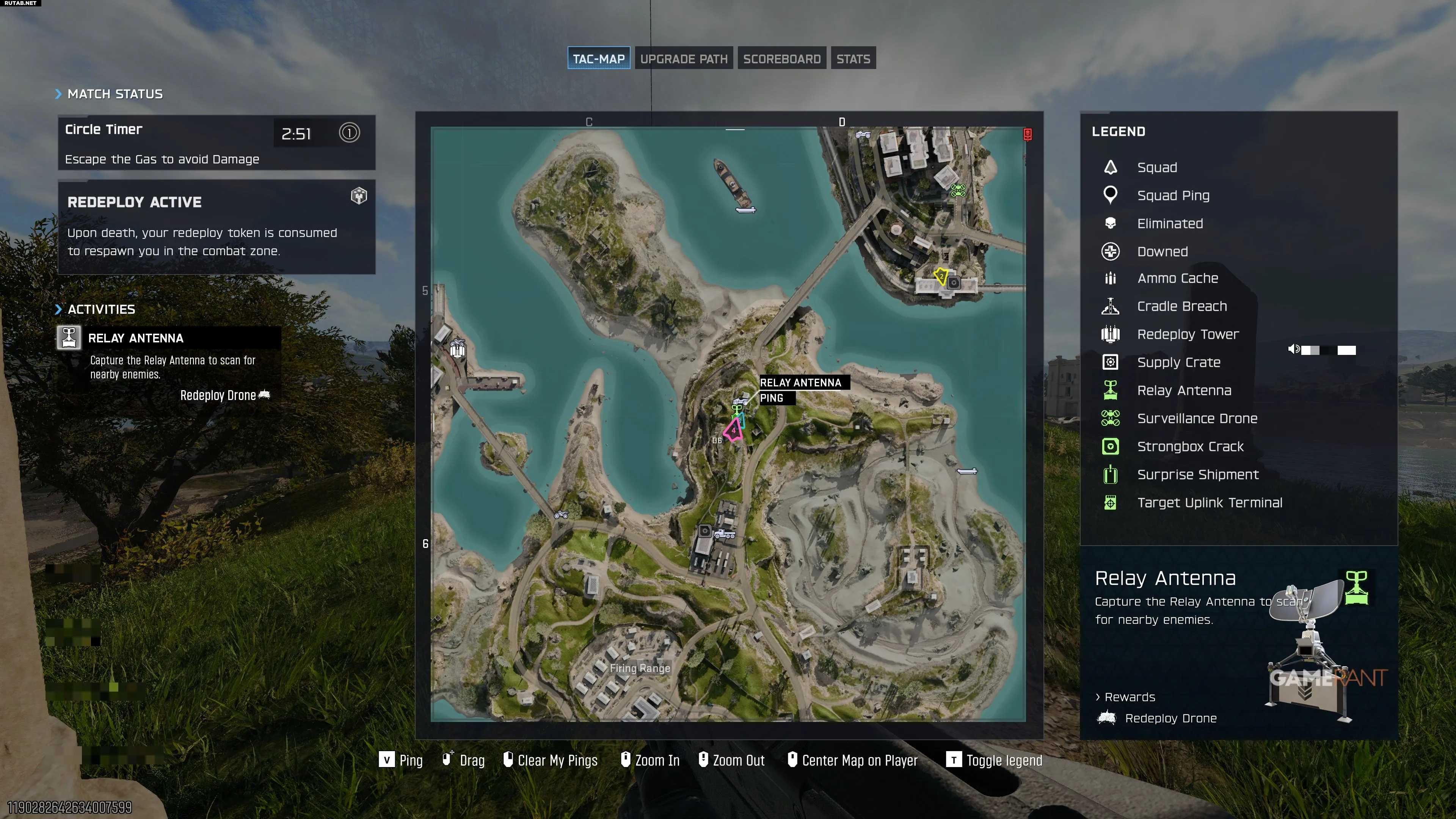1456x819 pixels.
Task: Open the Scoreboard tab
Action: [x=781, y=59]
